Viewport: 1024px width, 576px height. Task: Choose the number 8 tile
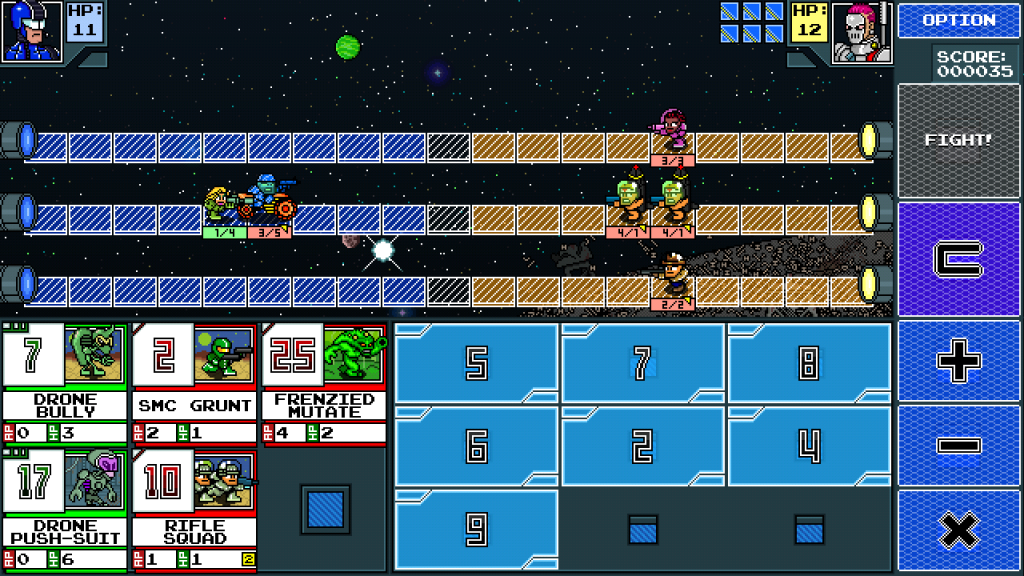coord(808,364)
